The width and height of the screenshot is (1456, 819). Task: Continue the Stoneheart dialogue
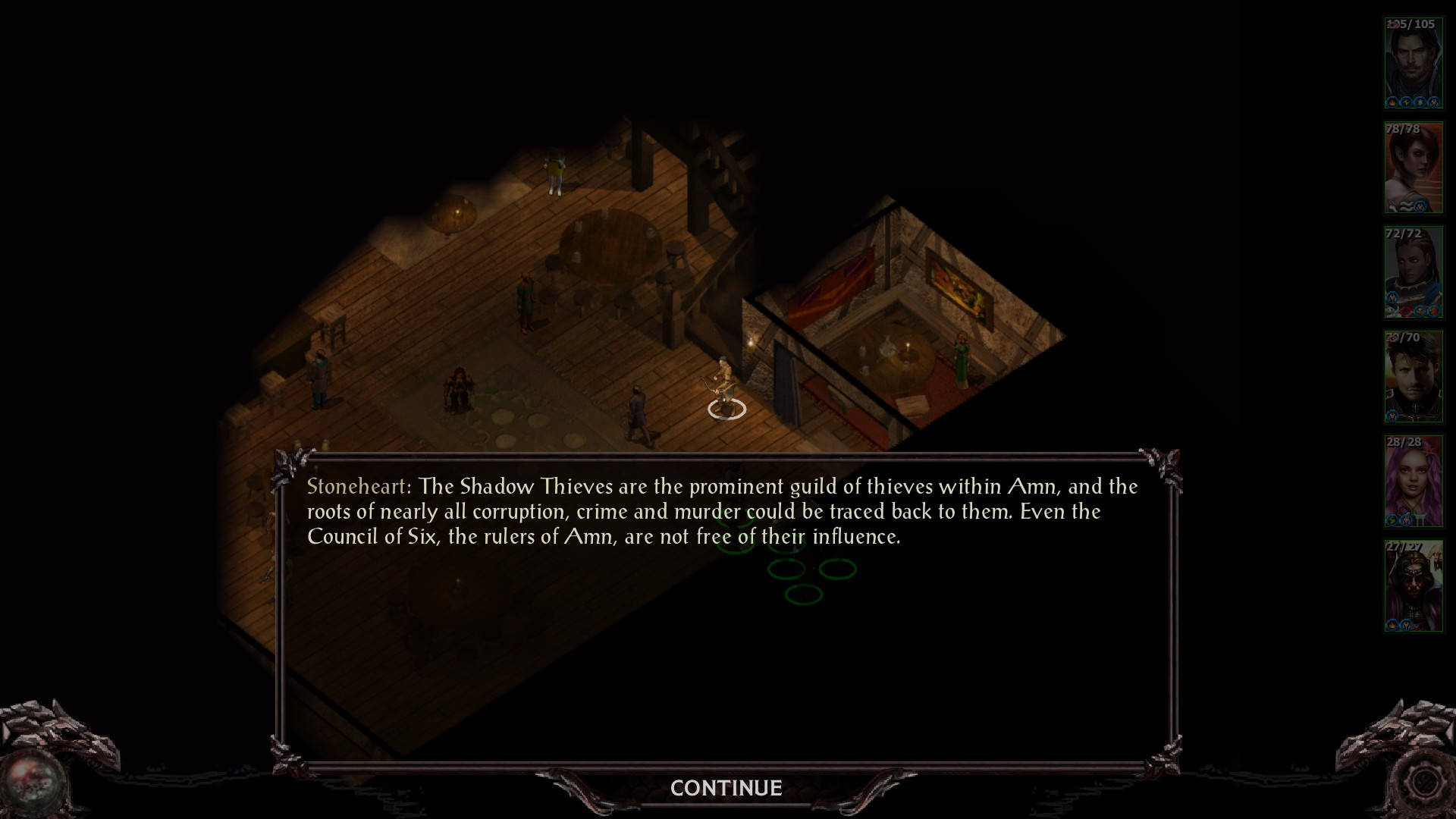(726, 788)
